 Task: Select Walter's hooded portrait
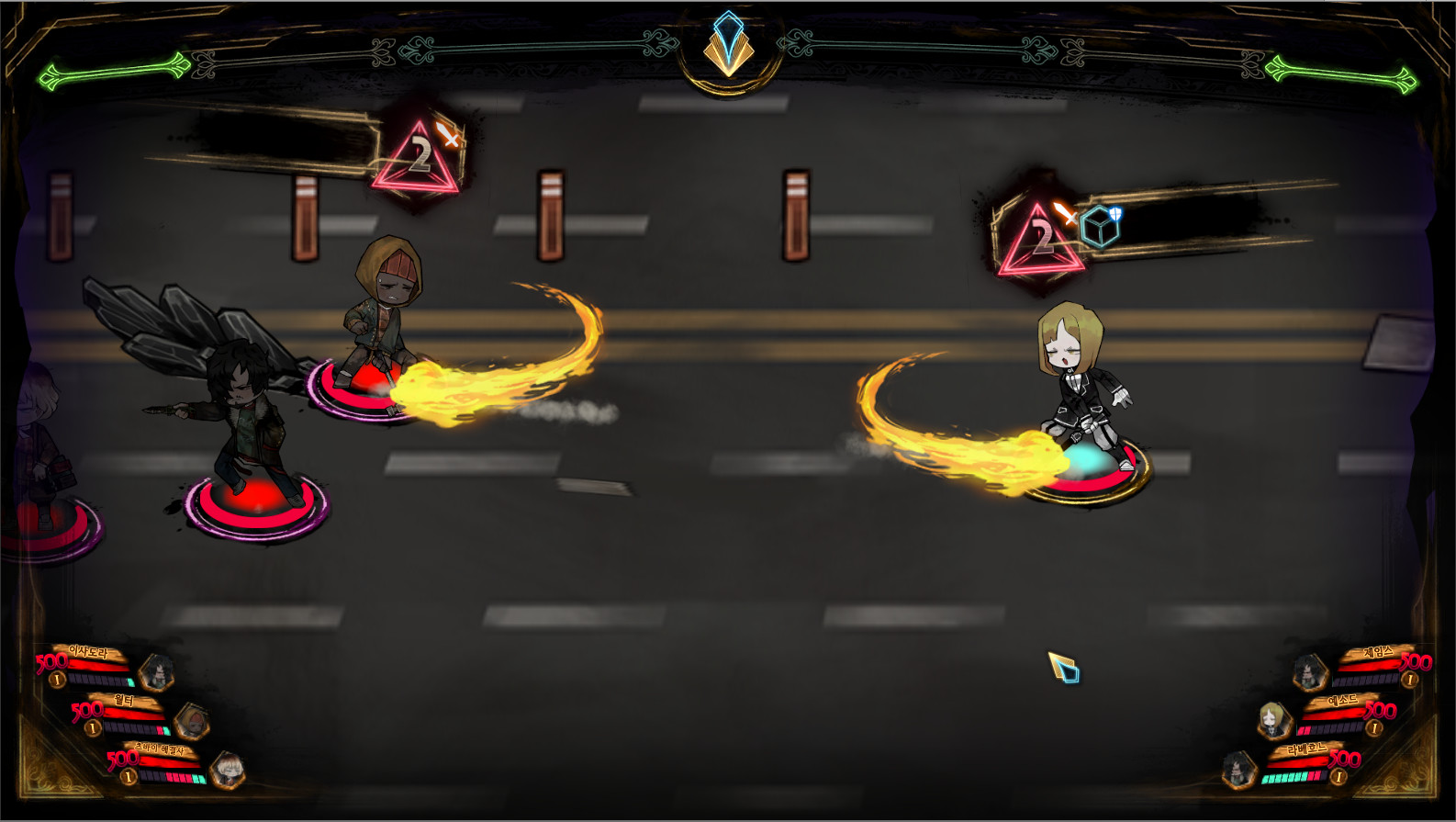(x=193, y=723)
